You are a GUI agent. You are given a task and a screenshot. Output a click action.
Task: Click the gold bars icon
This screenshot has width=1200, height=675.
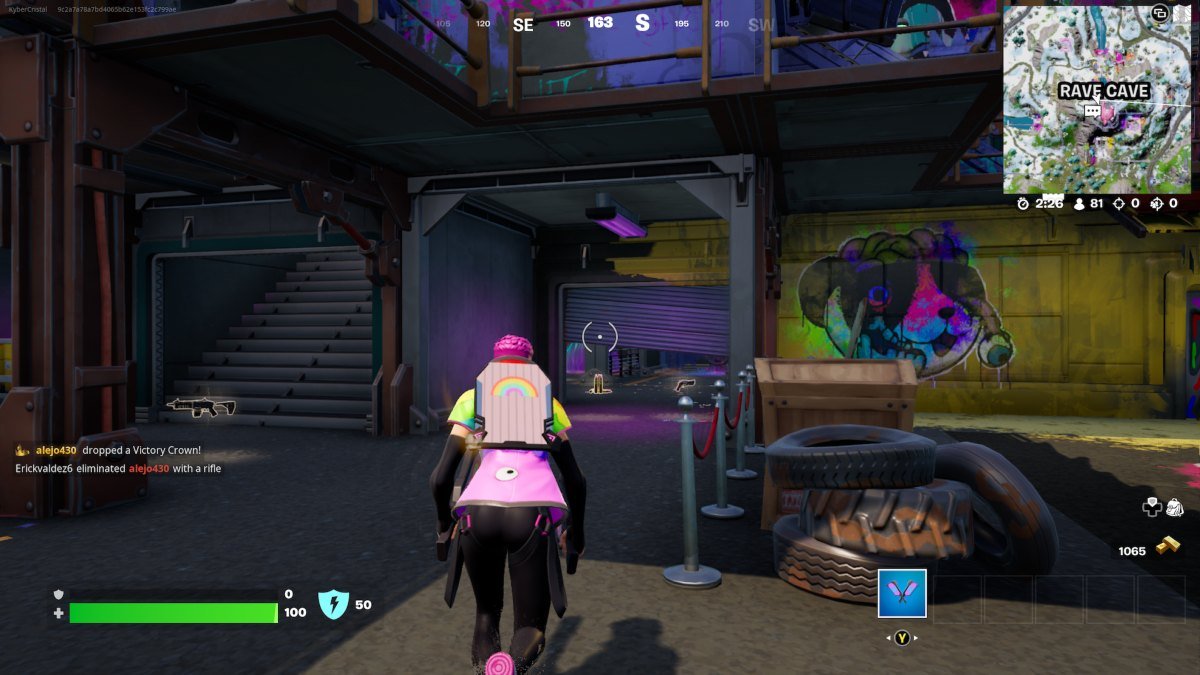point(1168,546)
